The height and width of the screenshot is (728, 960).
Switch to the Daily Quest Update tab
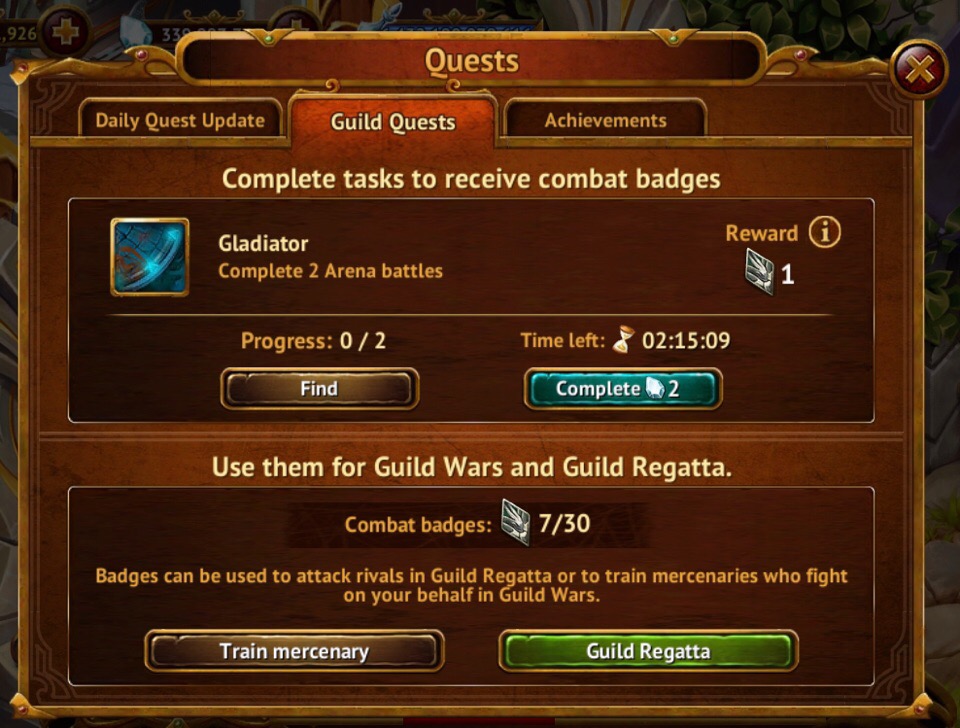[180, 121]
